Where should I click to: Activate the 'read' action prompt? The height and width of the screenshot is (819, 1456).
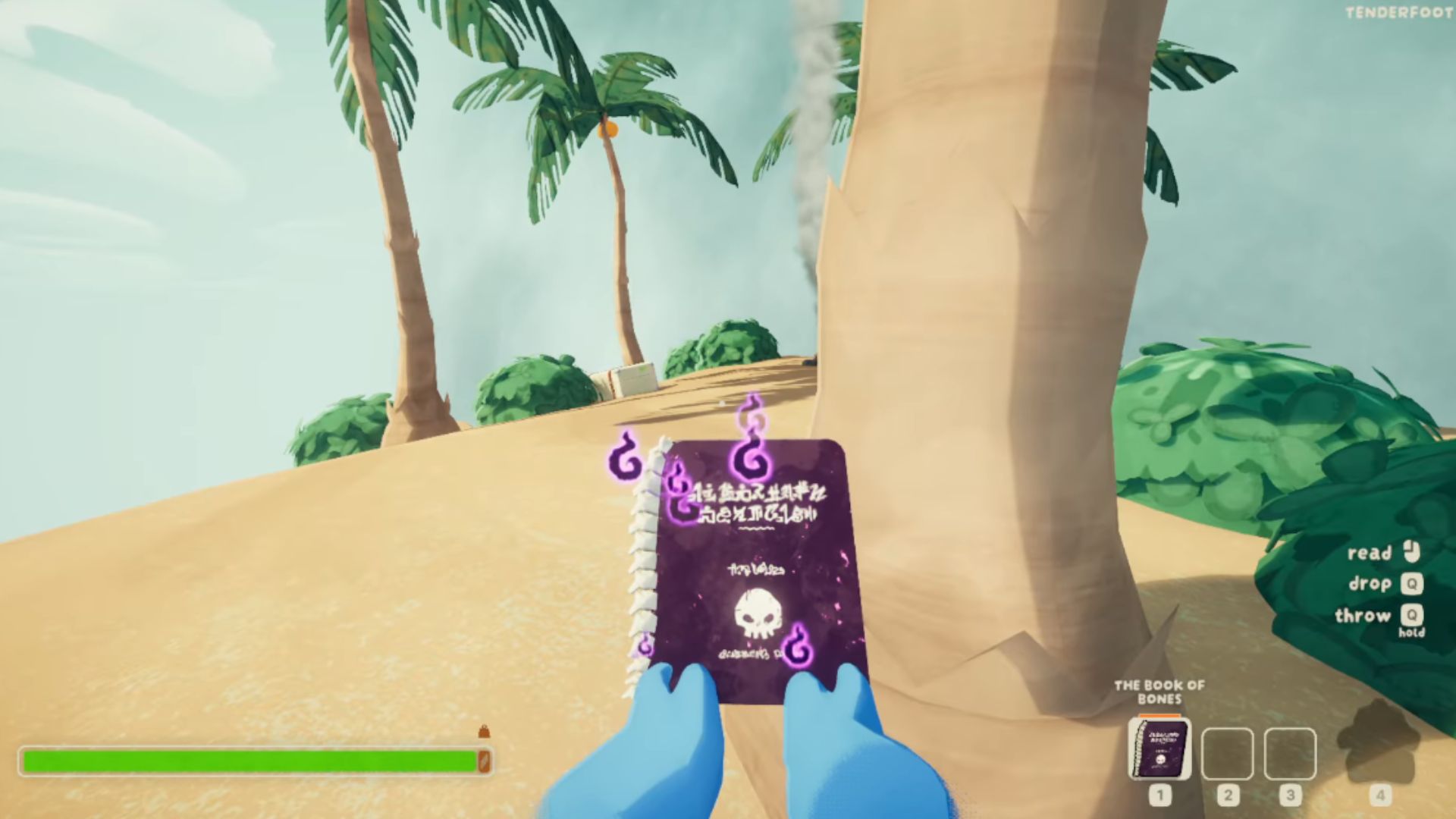tap(1371, 553)
